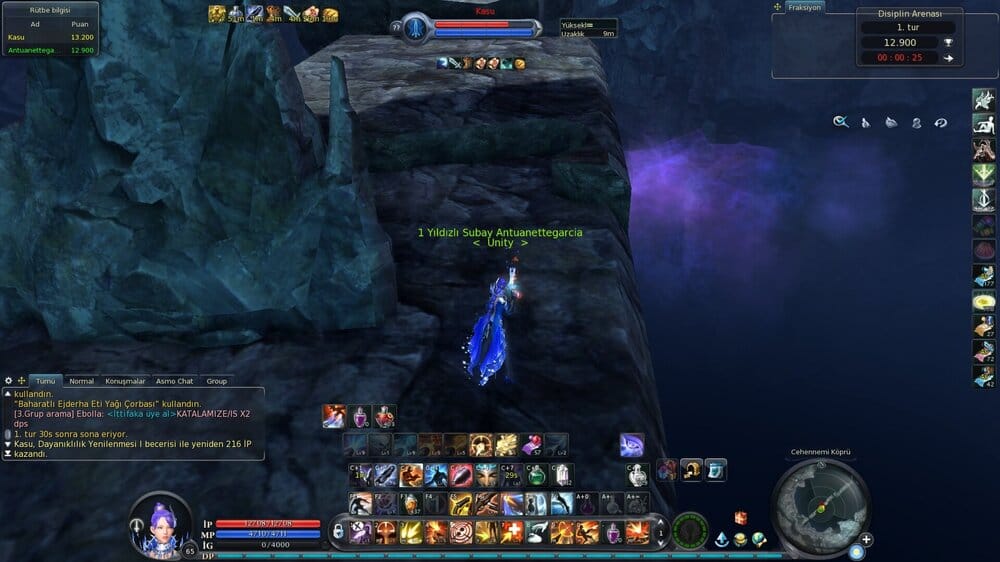Activate the purple eye skill icon
This screenshot has width=1000, height=562.
(x=632, y=444)
